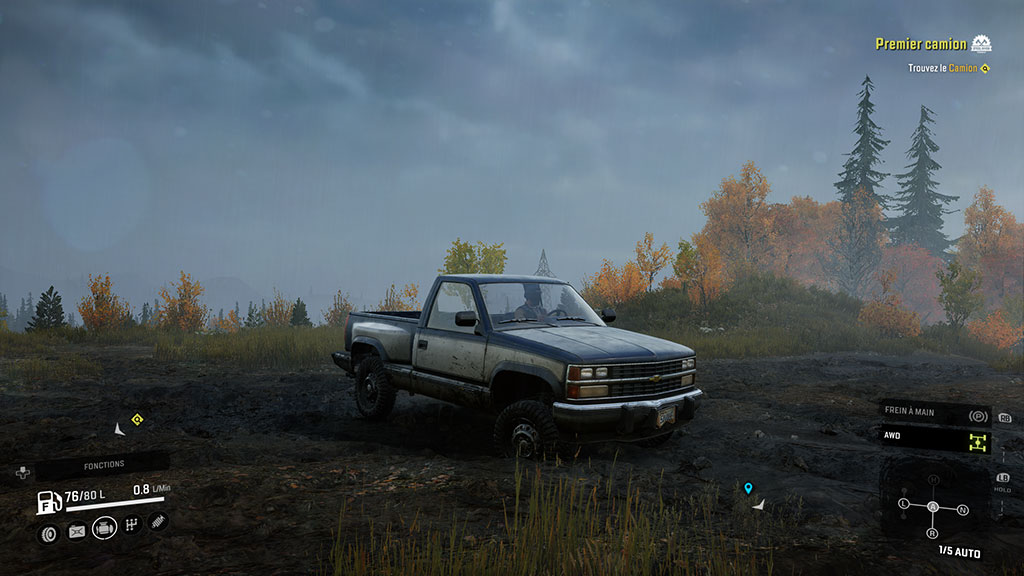1024x576 pixels.
Task: Open the Fonctions menu bar
Action: coord(103,465)
